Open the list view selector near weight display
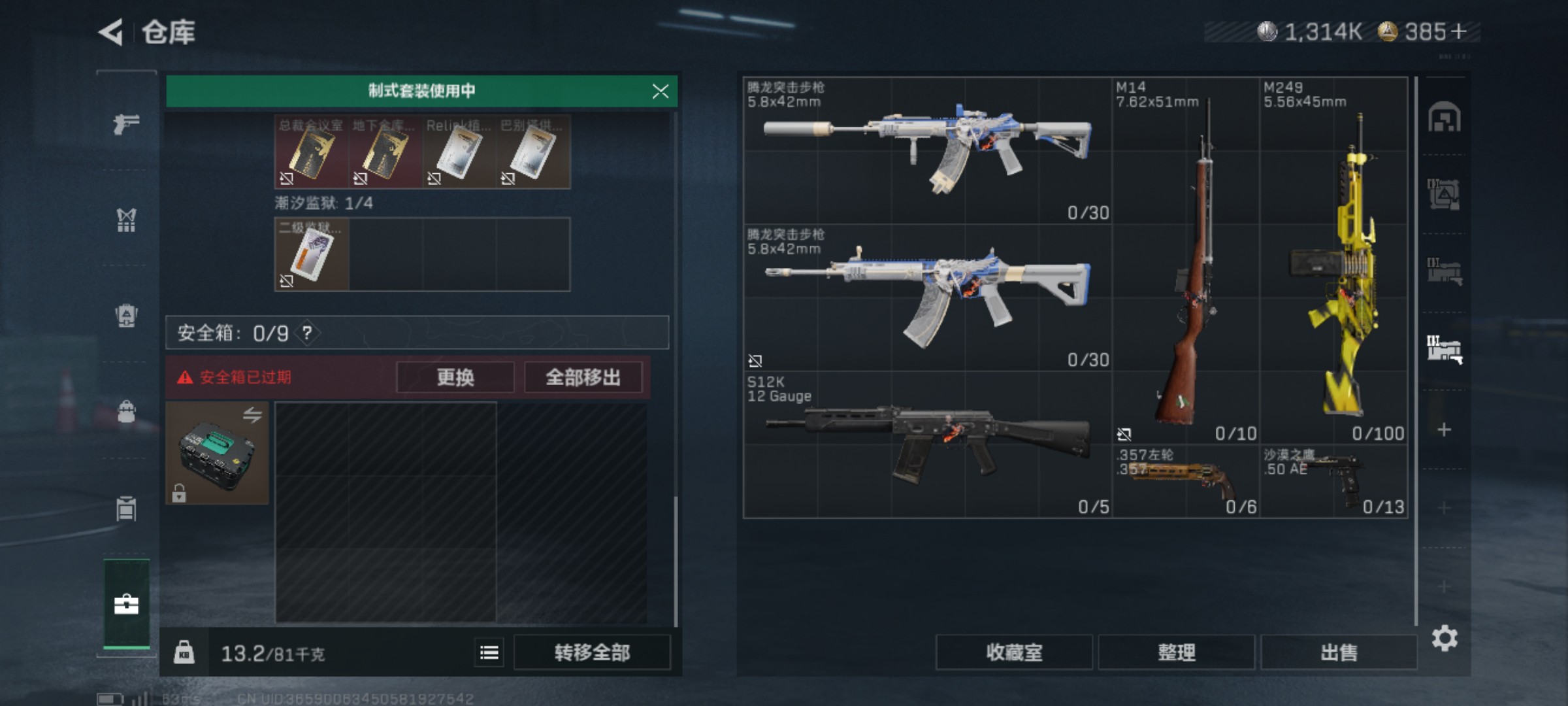The width and height of the screenshot is (1568, 706). pyautogui.click(x=489, y=653)
